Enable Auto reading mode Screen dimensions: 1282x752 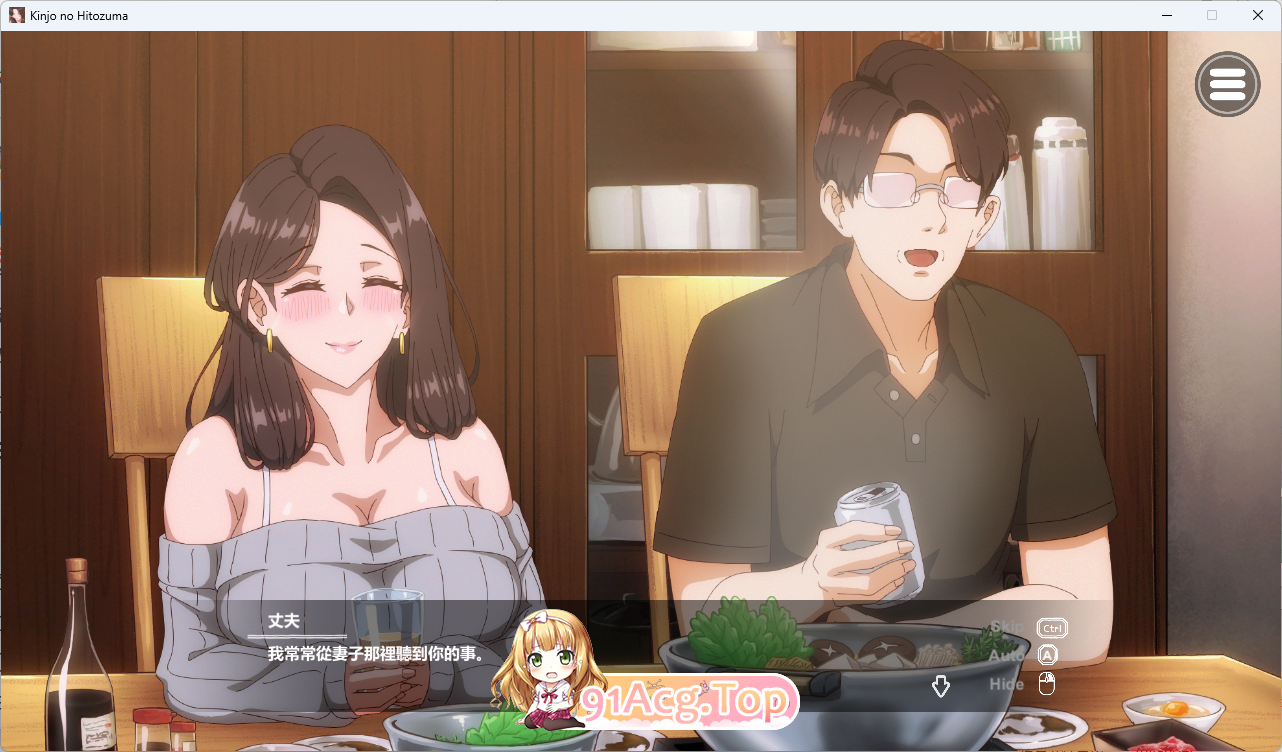(1005, 655)
